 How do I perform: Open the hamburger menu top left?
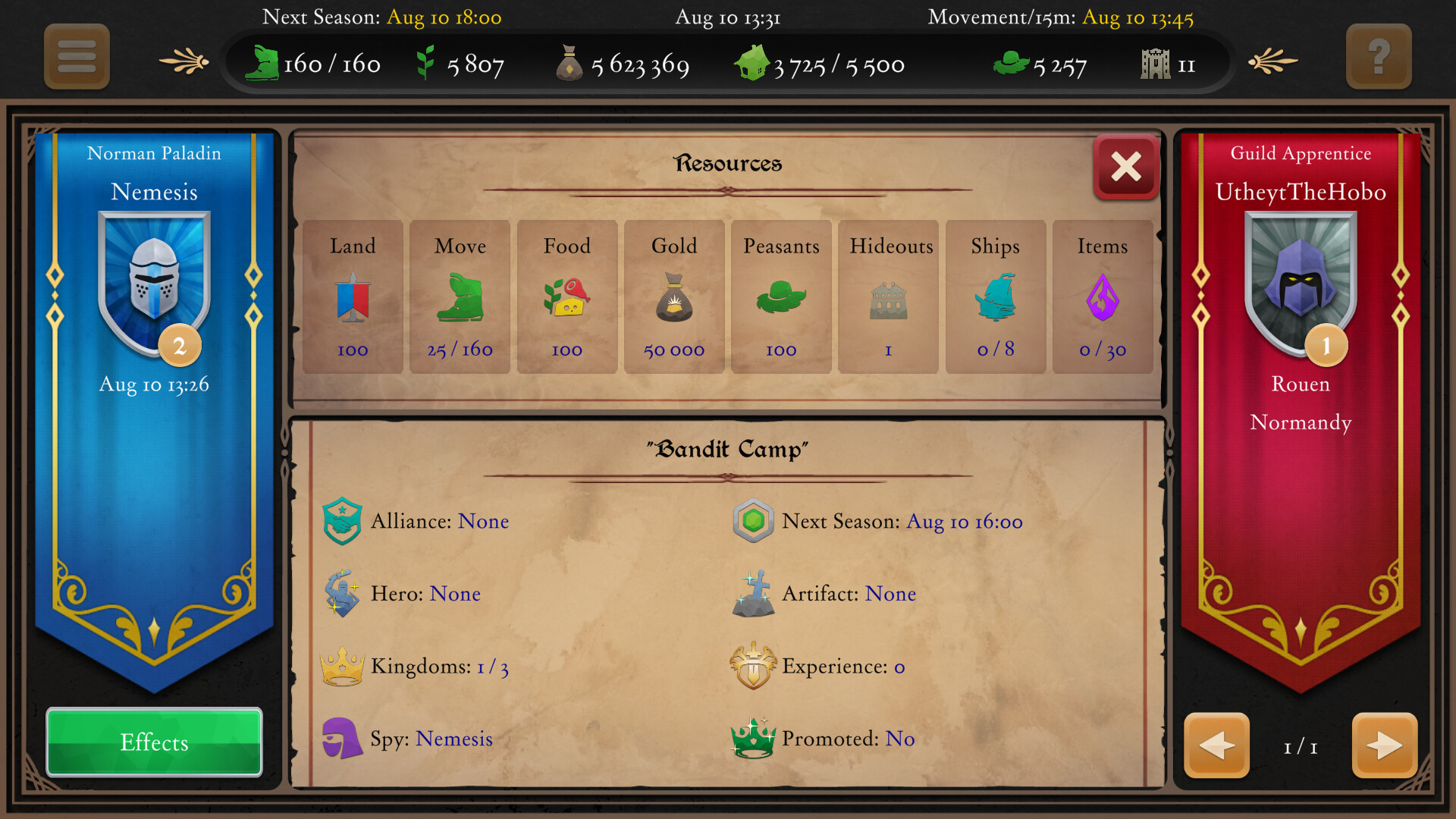(76, 57)
